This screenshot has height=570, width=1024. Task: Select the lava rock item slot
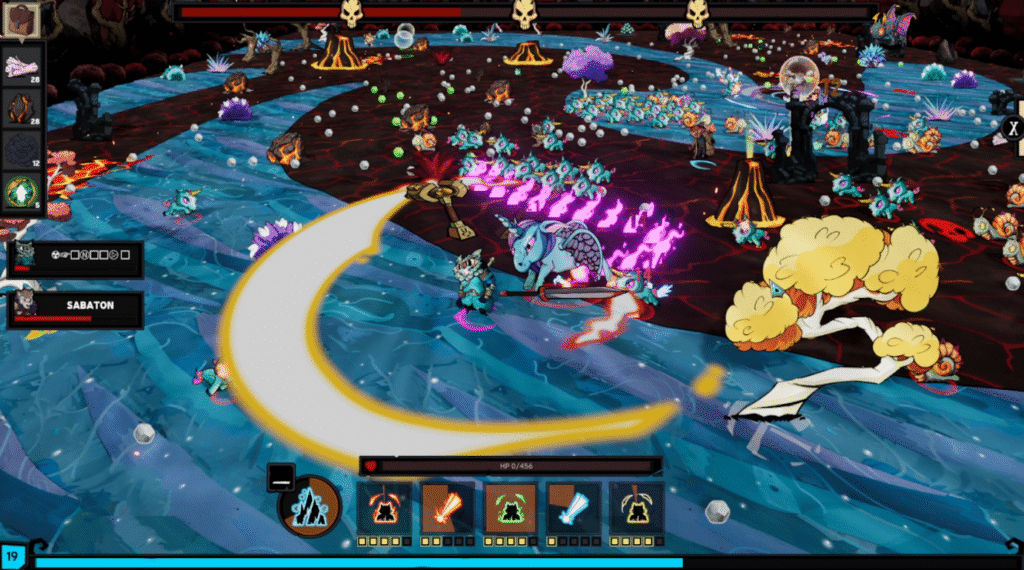coord(22,107)
